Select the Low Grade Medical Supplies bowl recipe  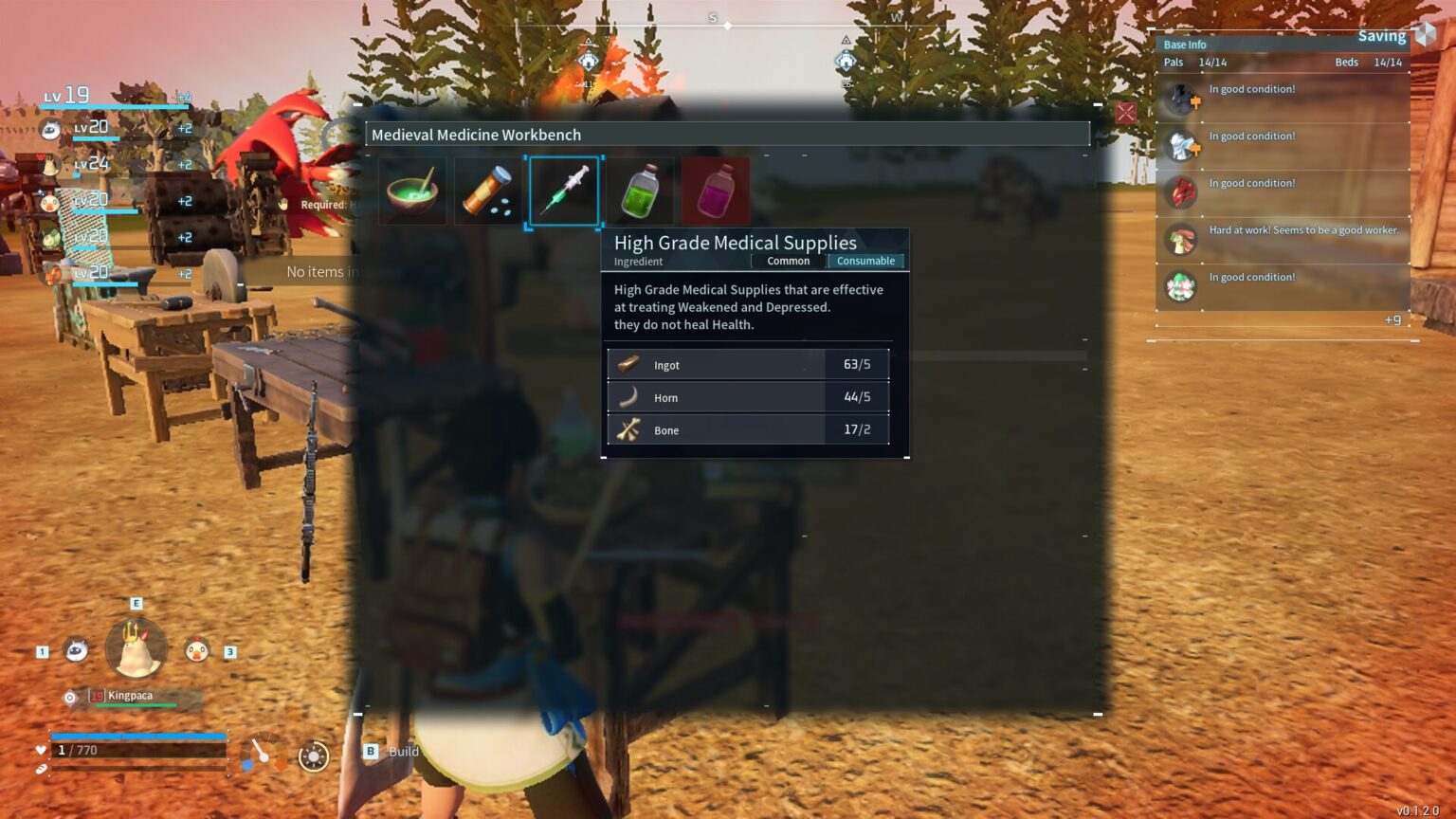pyautogui.click(x=412, y=190)
